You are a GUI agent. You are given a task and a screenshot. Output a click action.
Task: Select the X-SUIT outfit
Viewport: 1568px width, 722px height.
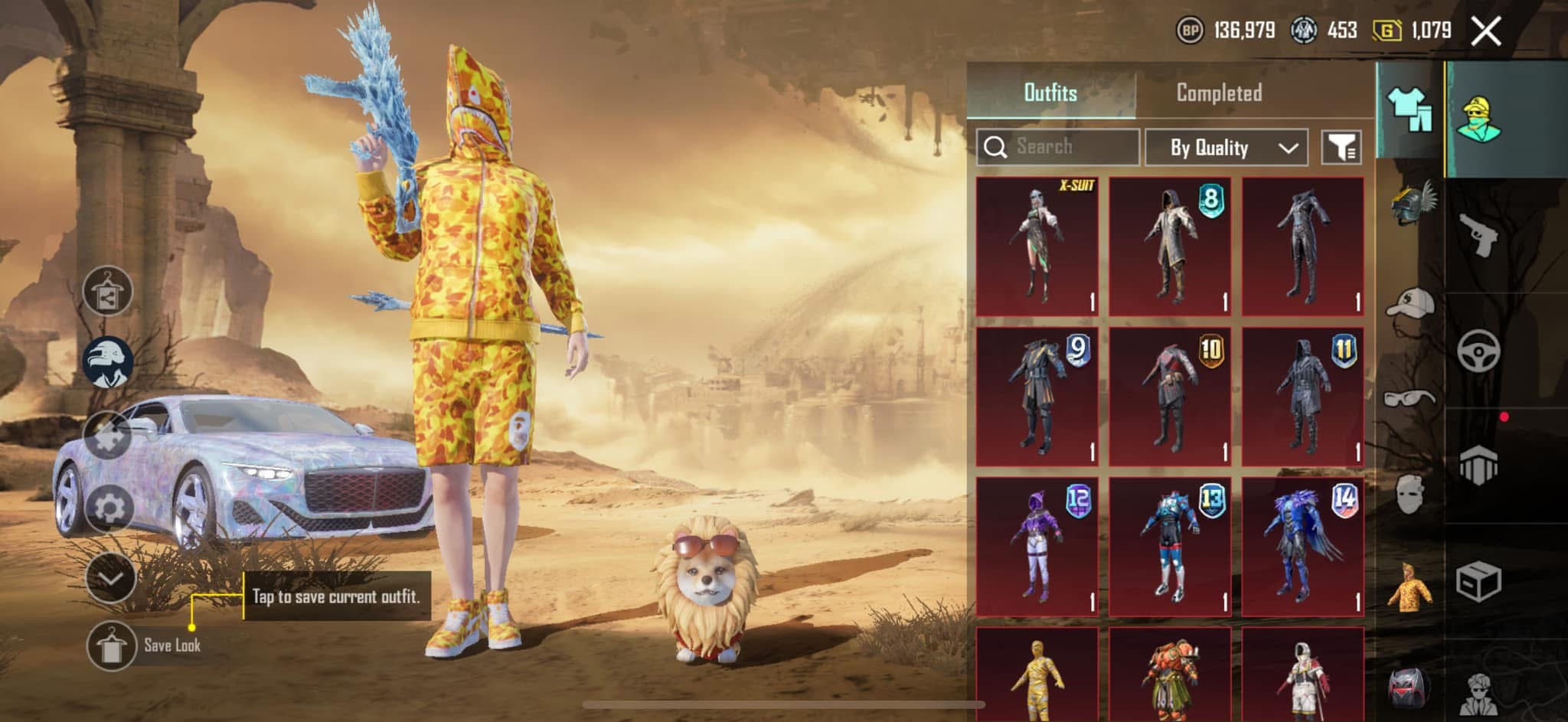(x=1037, y=247)
